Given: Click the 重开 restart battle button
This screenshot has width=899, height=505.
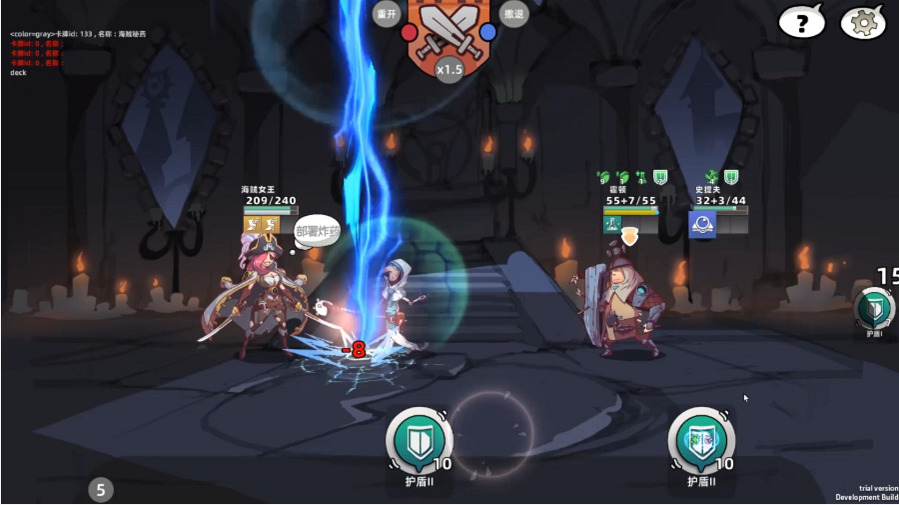Looking at the screenshot, I should coord(387,14).
